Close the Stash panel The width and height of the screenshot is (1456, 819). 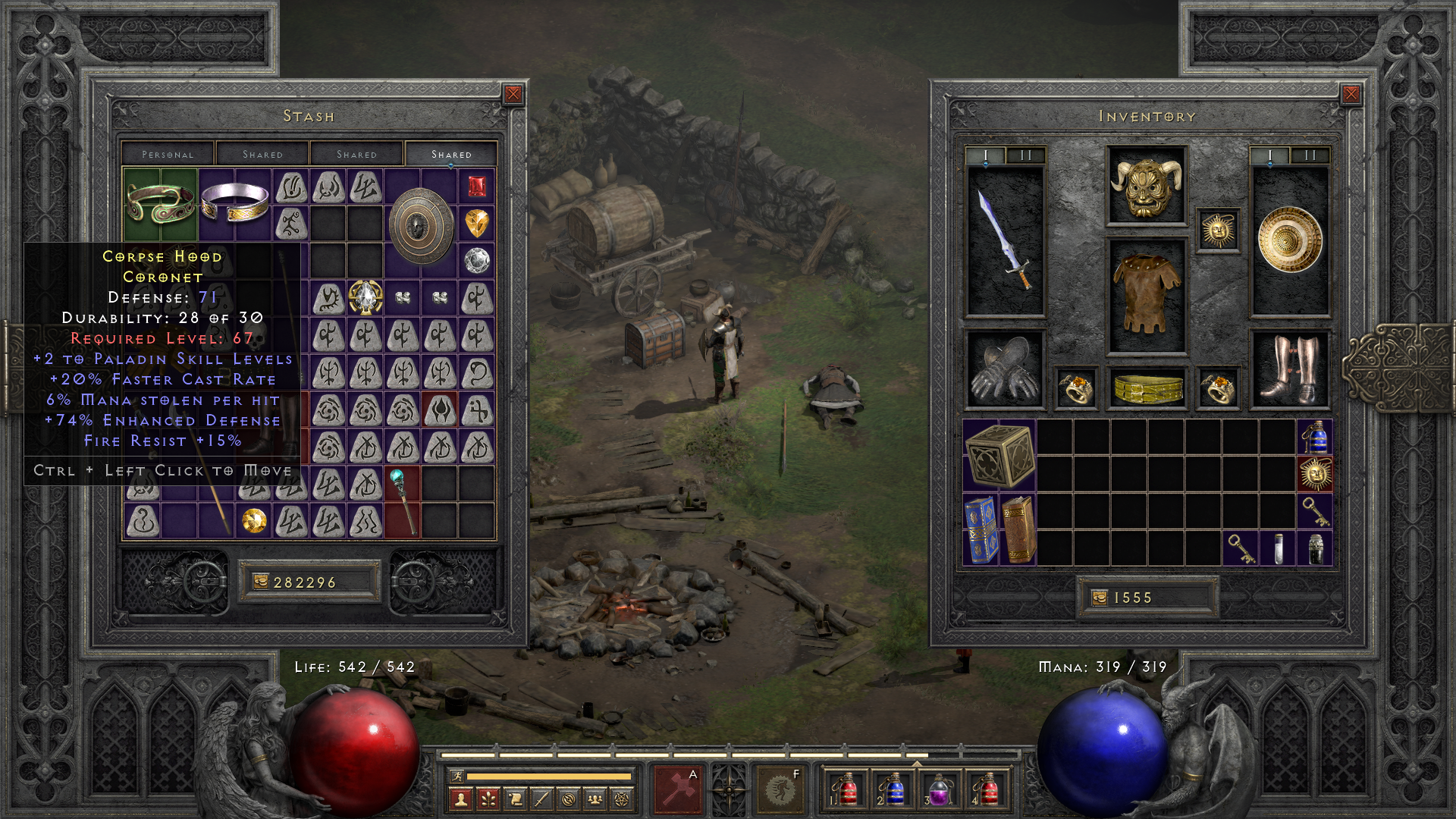coord(513,94)
